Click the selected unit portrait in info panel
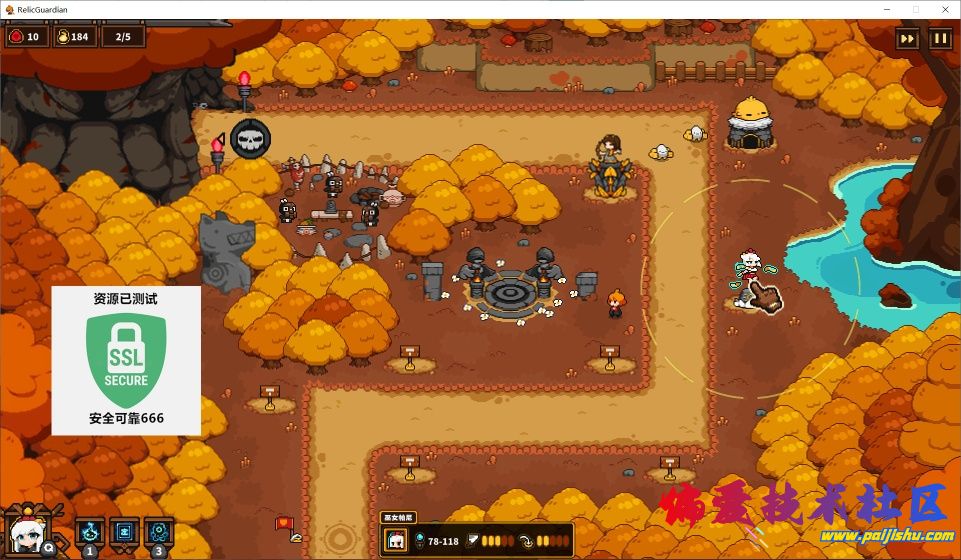 tap(396, 541)
